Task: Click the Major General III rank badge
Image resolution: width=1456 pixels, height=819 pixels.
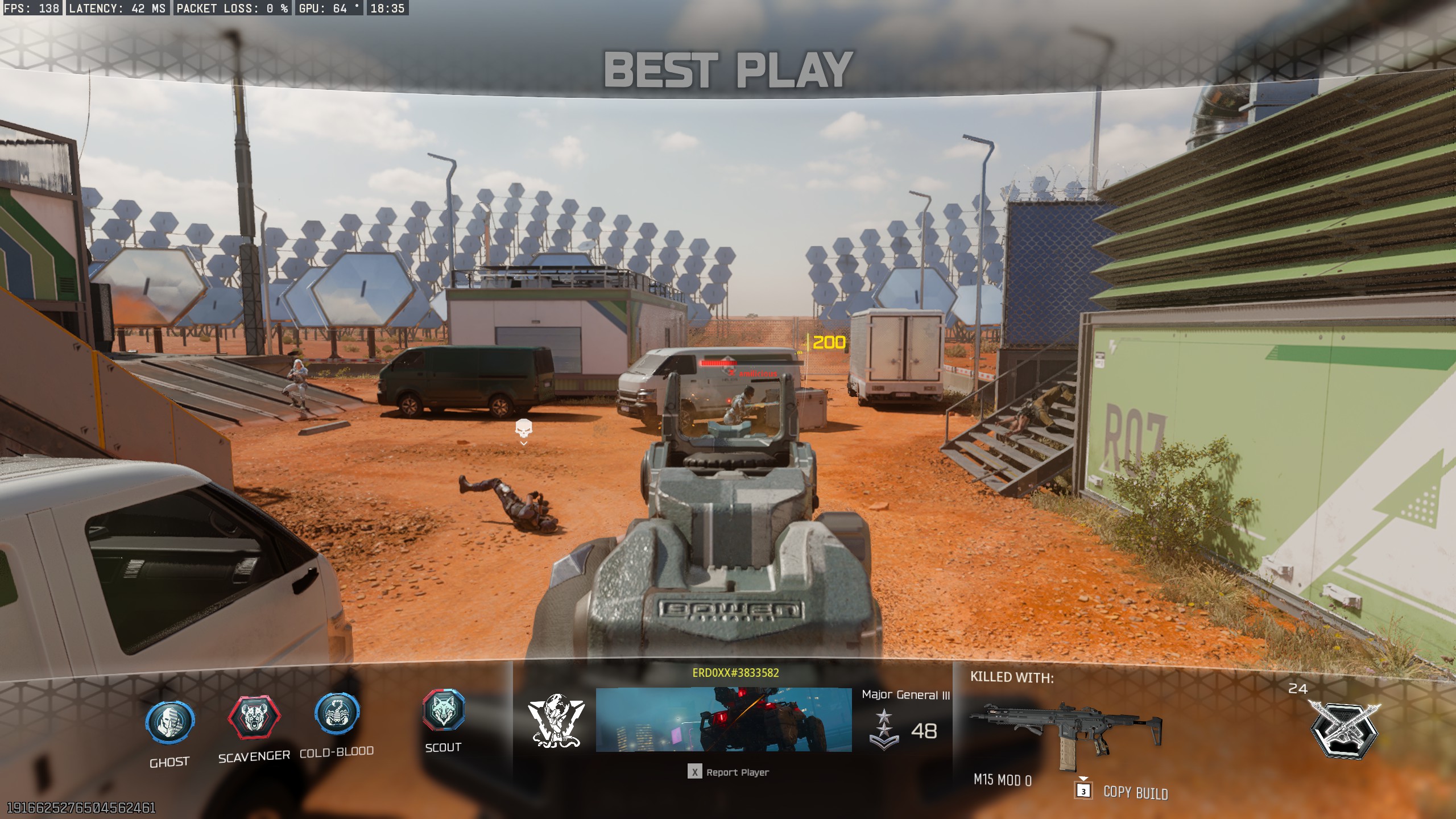Action: point(883,730)
